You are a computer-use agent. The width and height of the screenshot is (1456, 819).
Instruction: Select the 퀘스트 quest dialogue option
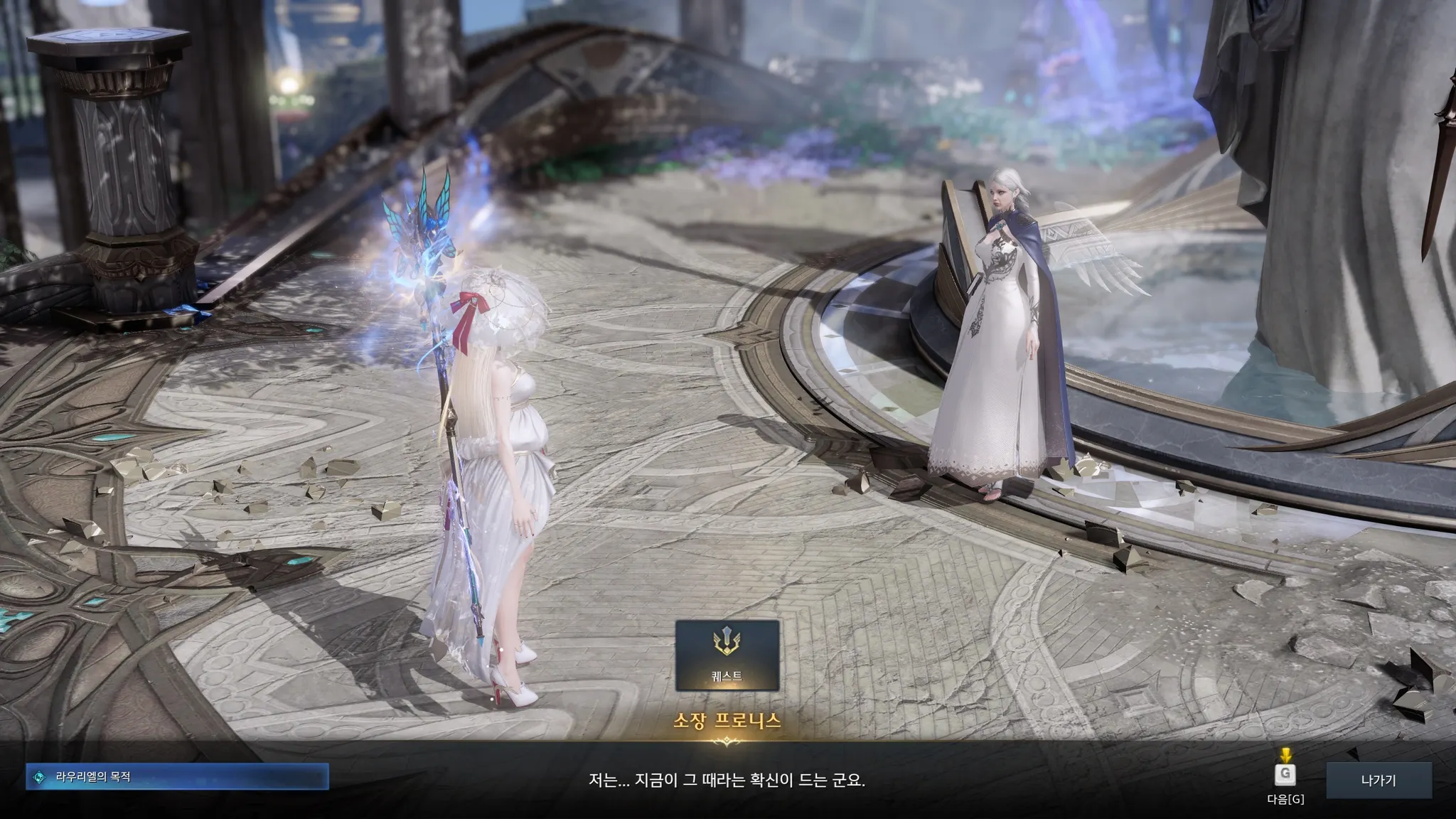(x=727, y=655)
